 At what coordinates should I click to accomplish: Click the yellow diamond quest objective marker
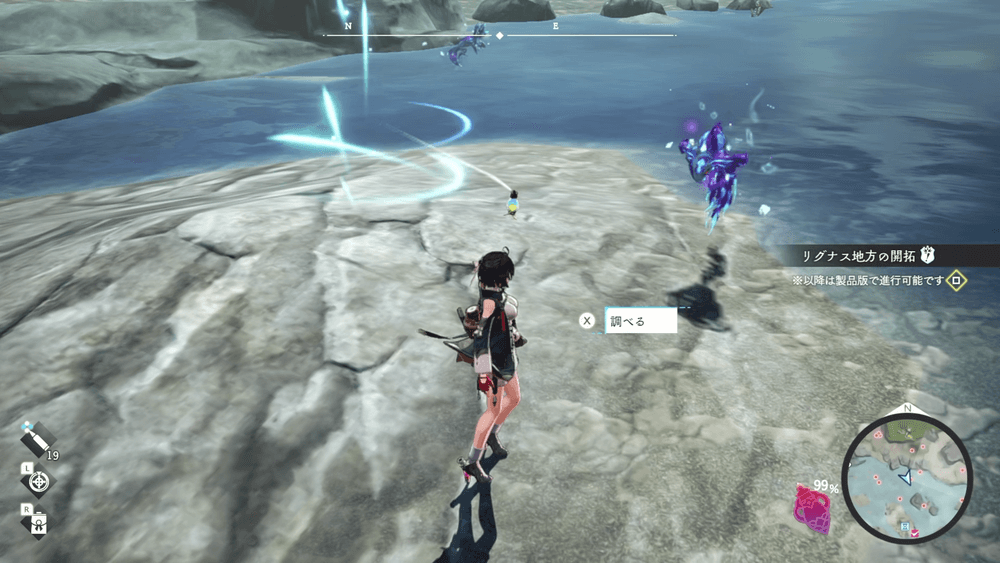pos(957,280)
